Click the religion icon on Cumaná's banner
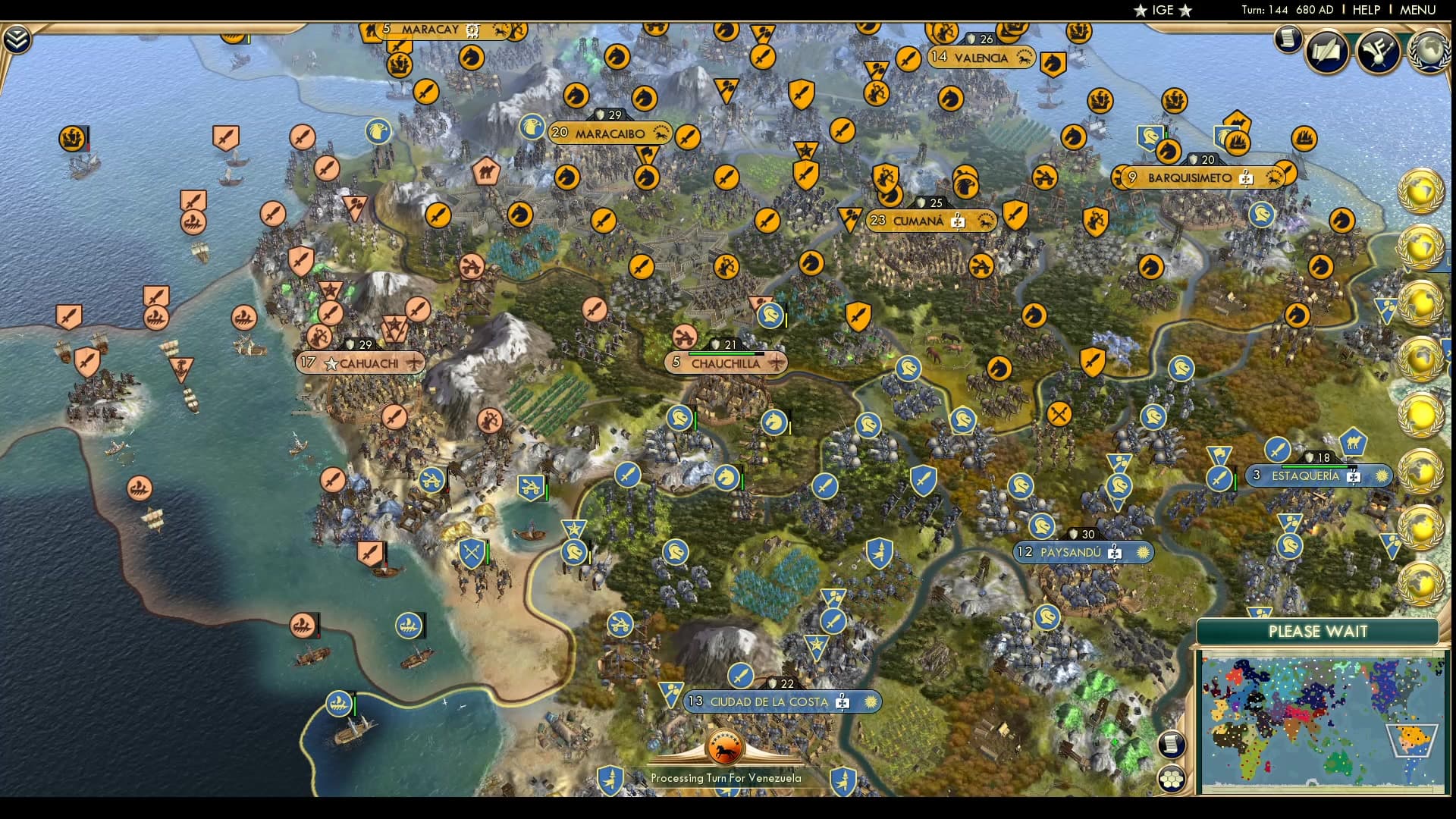The image size is (1456, 819). 957,221
